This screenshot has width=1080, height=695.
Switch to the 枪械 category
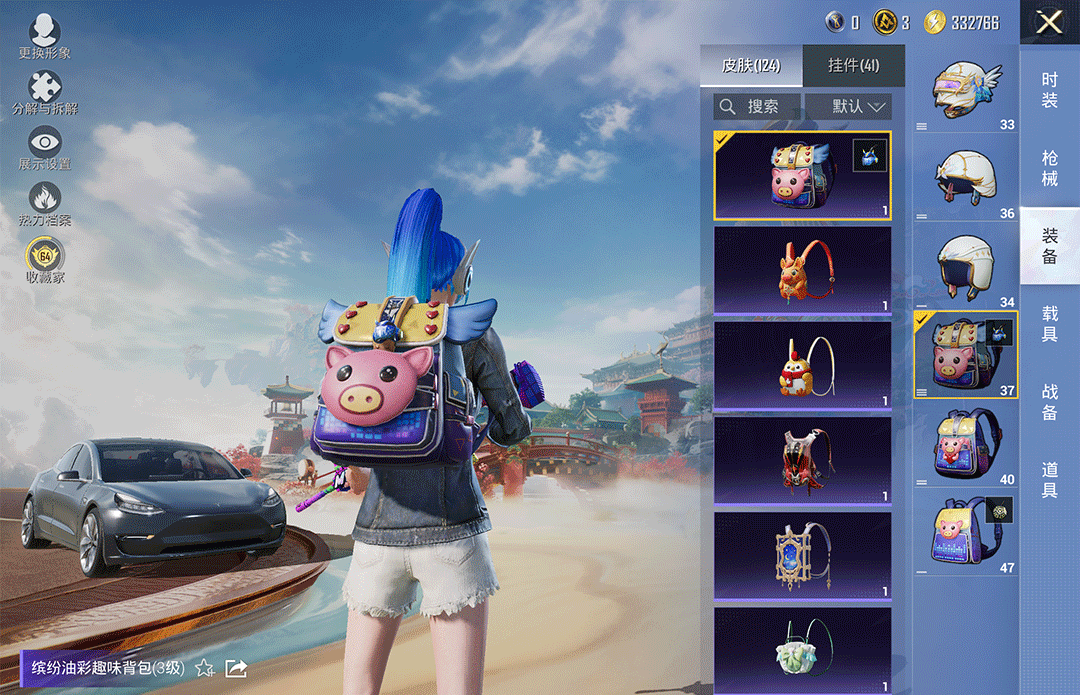click(x=1049, y=168)
